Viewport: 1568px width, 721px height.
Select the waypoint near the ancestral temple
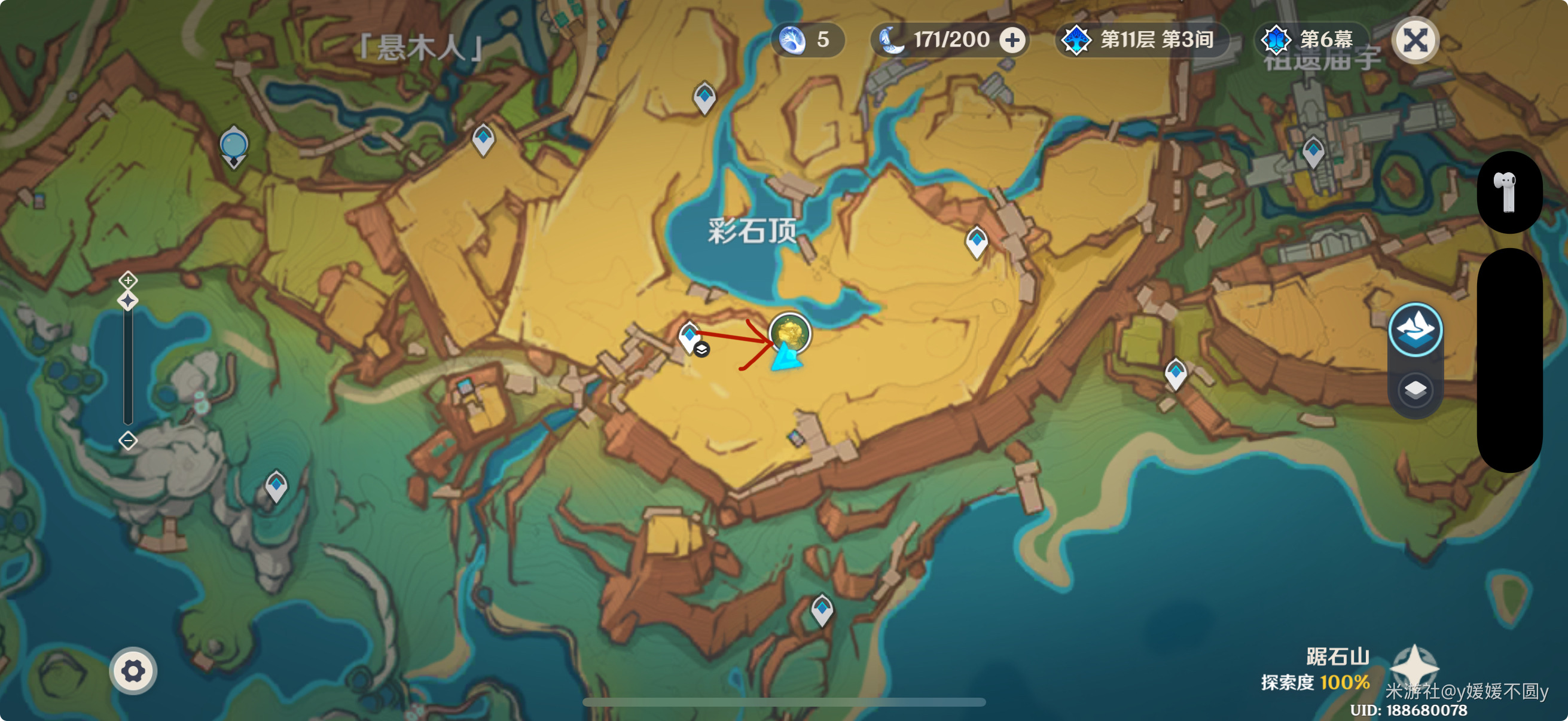pos(1312,151)
